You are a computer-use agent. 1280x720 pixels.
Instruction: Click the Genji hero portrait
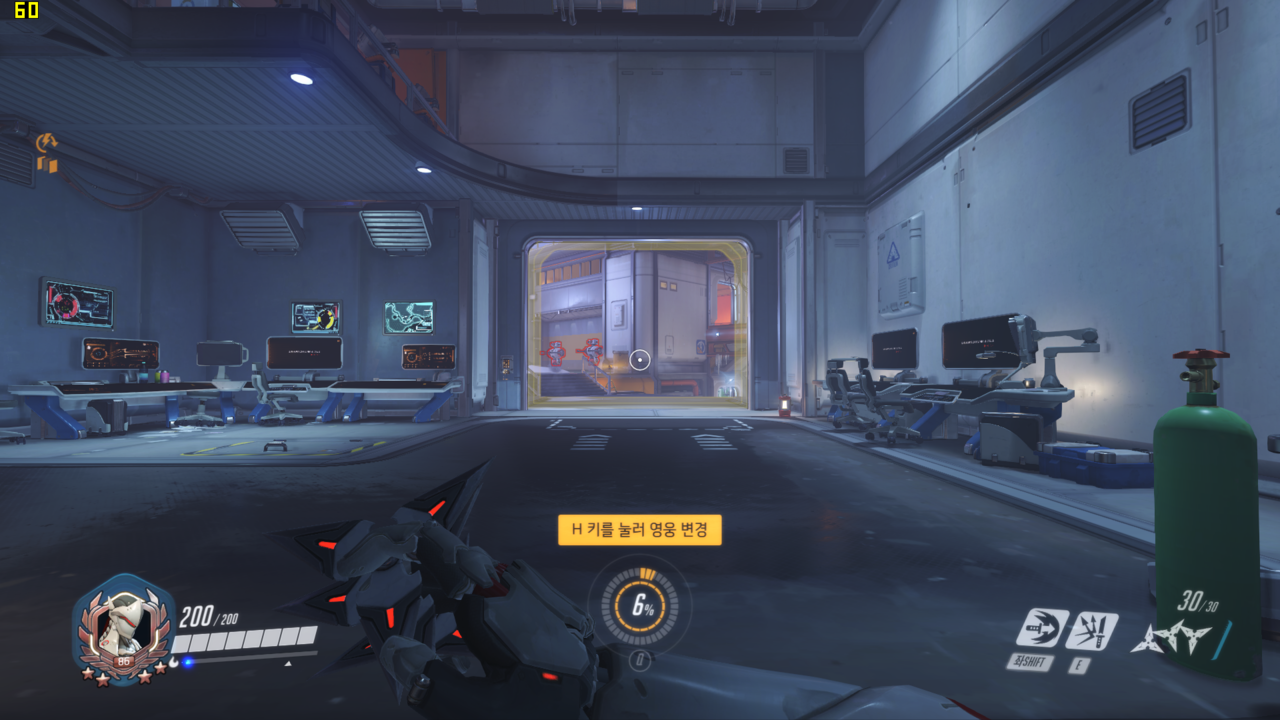click(124, 626)
